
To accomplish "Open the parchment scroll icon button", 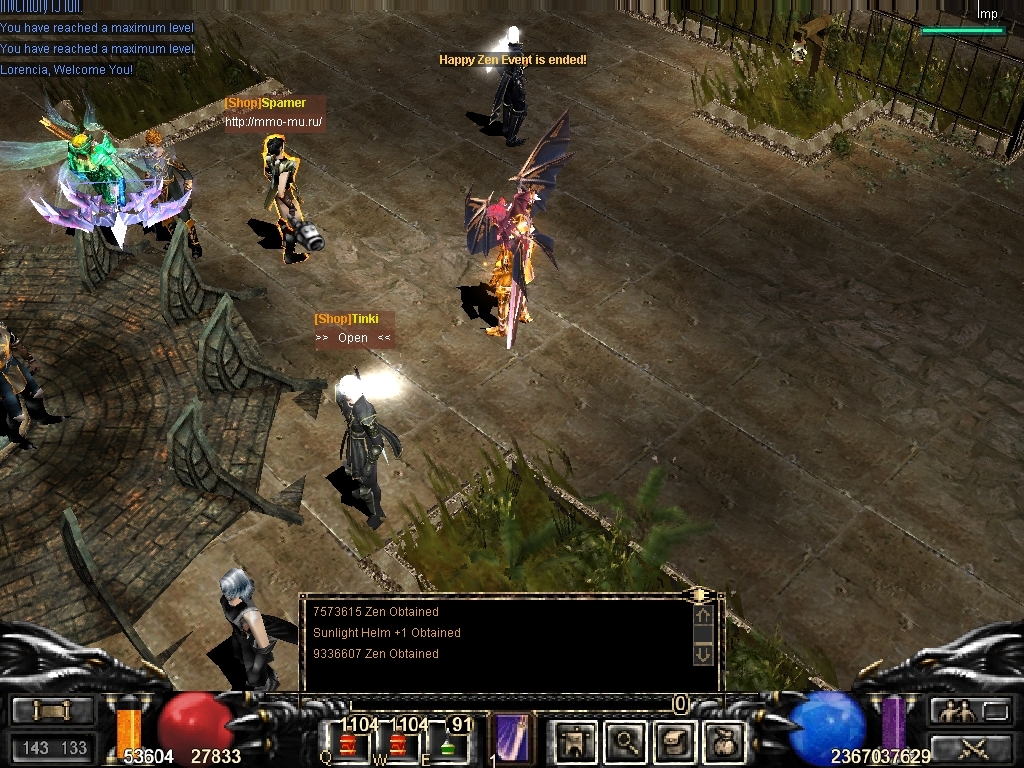I will [x=674, y=741].
